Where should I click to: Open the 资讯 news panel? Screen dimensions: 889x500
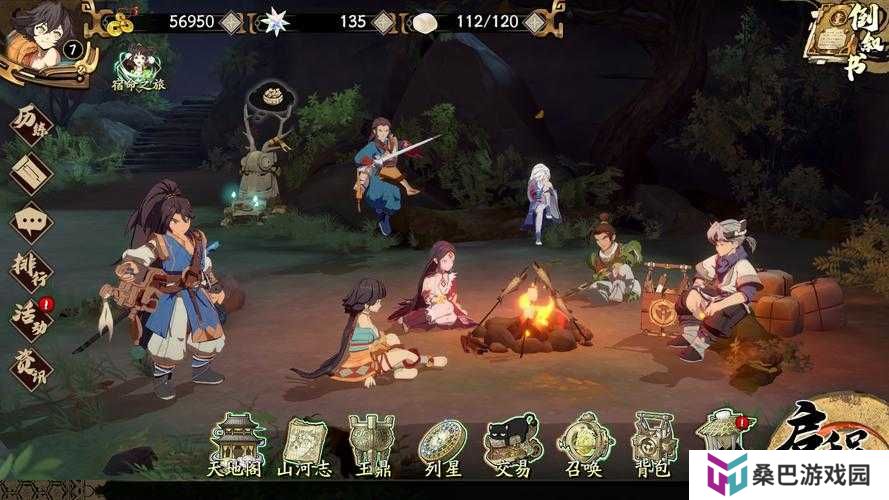[x=31, y=365]
